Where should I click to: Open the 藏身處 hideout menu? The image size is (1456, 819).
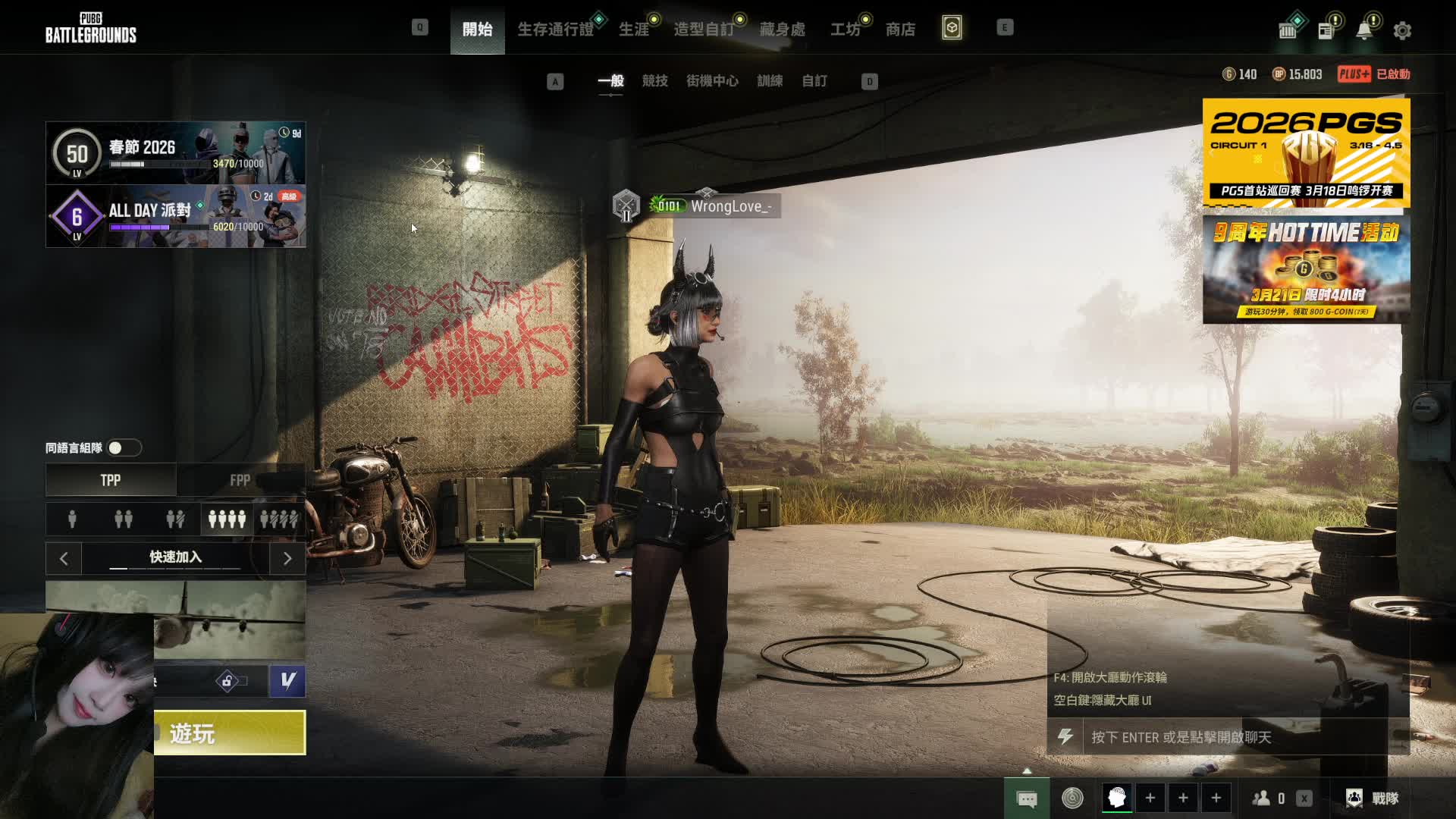tap(782, 30)
